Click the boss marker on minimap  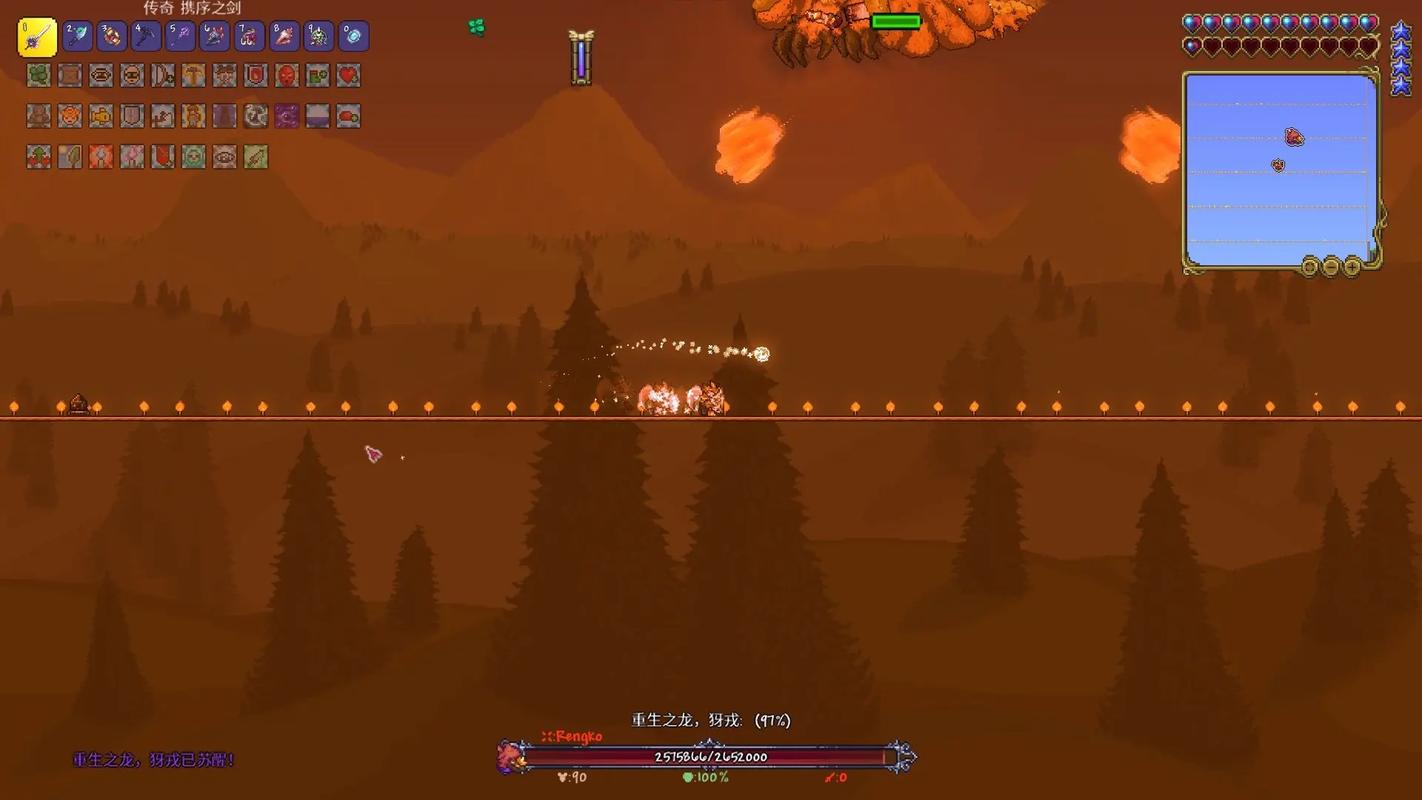(1294, 137)
